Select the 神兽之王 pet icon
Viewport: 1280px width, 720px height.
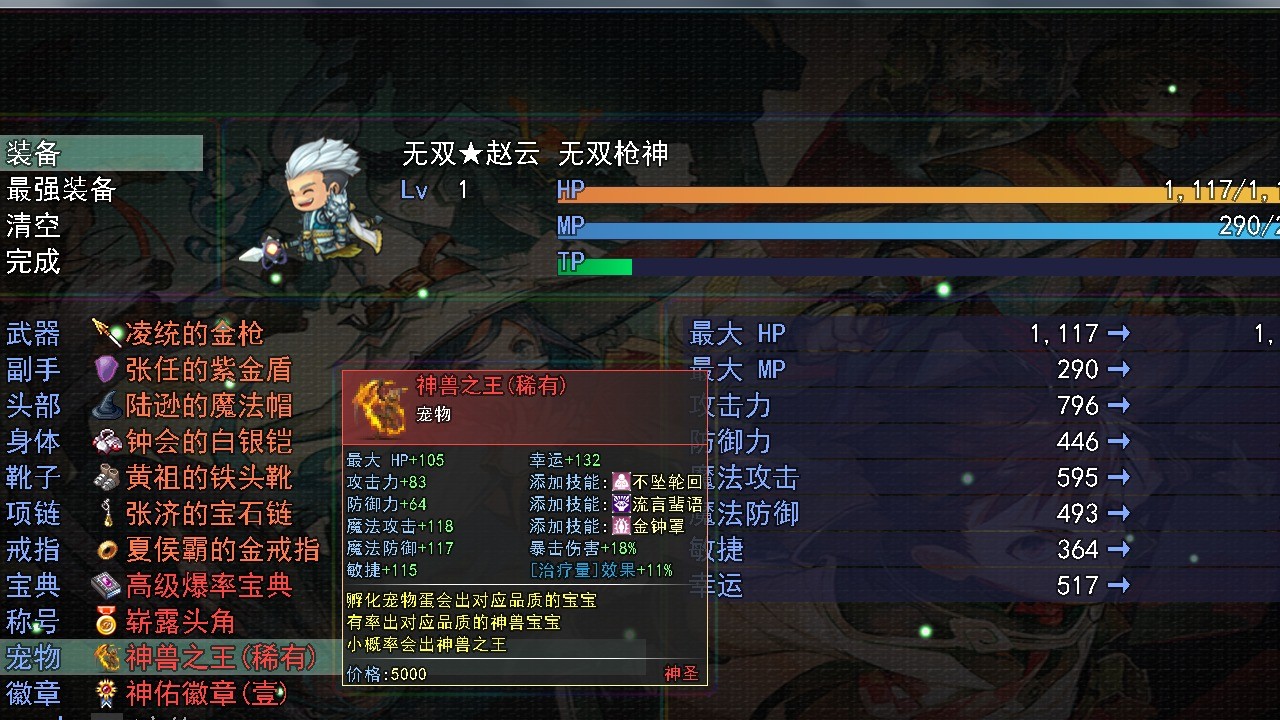coord(108,657)
